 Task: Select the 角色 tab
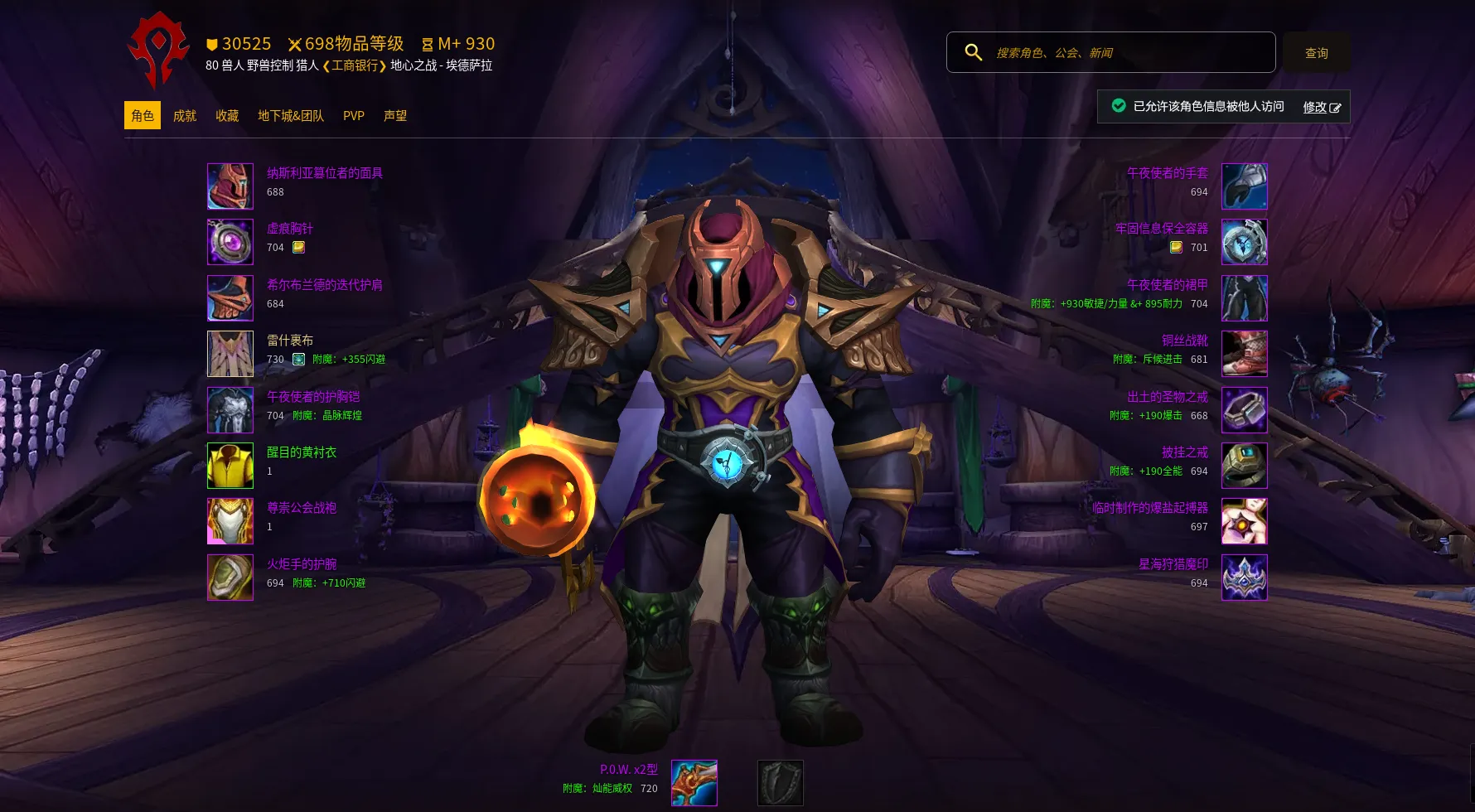(143, 116)
